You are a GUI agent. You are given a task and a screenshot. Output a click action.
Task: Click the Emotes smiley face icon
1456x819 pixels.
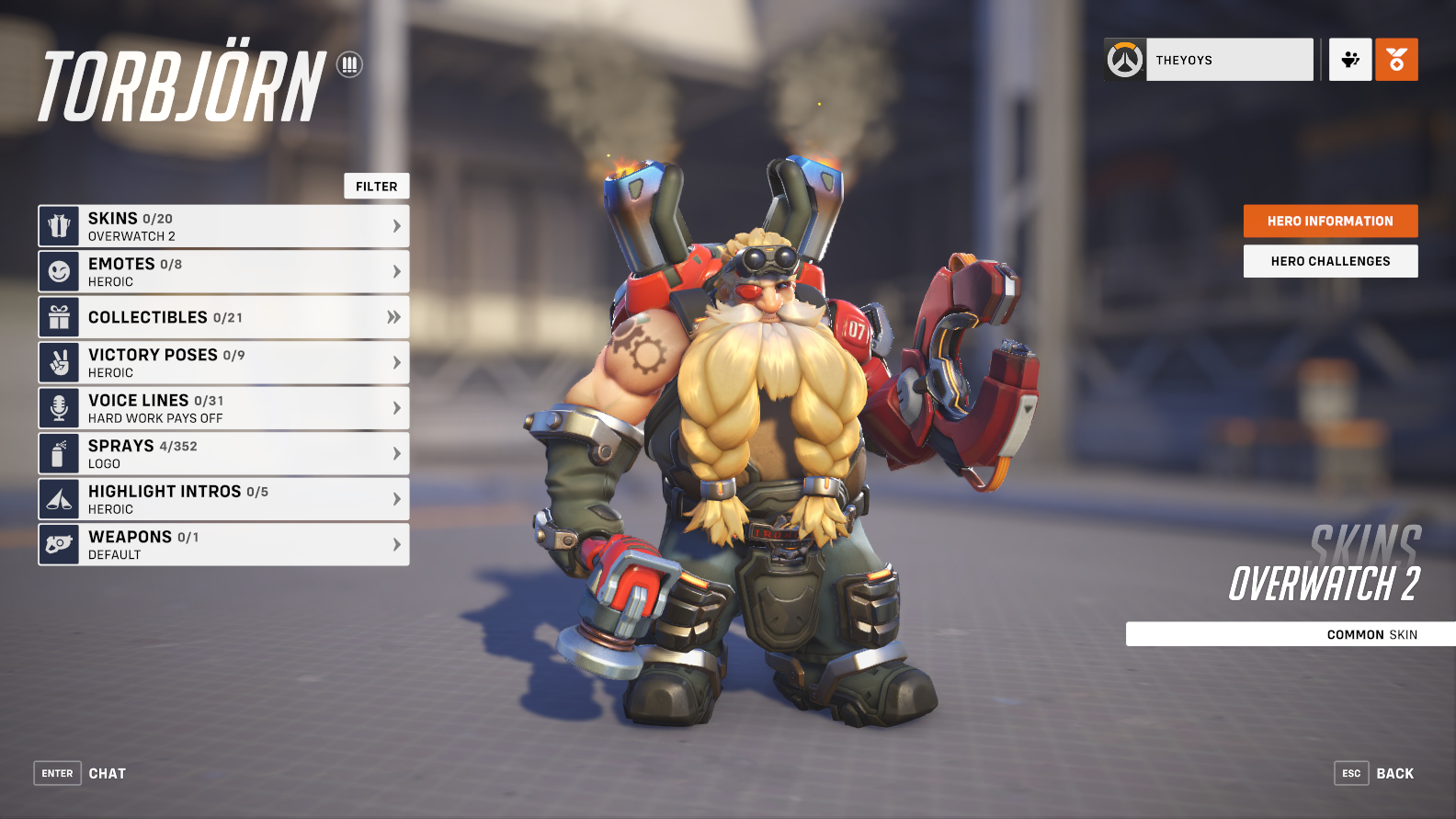tap(60, 270)
